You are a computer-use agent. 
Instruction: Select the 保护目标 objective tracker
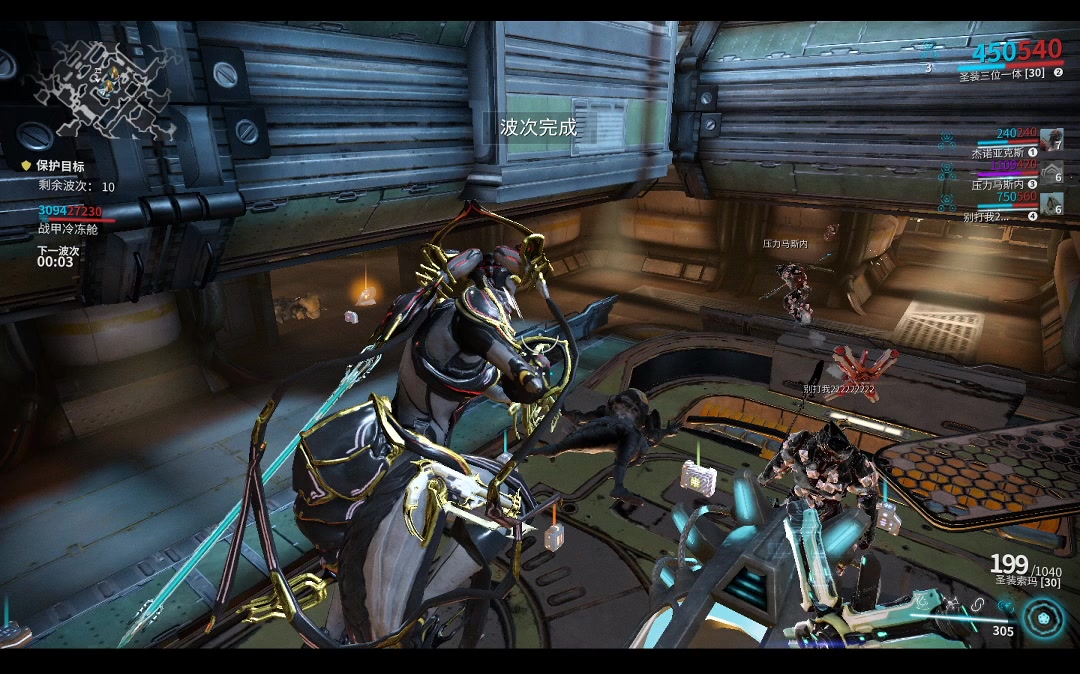(60, 166)
